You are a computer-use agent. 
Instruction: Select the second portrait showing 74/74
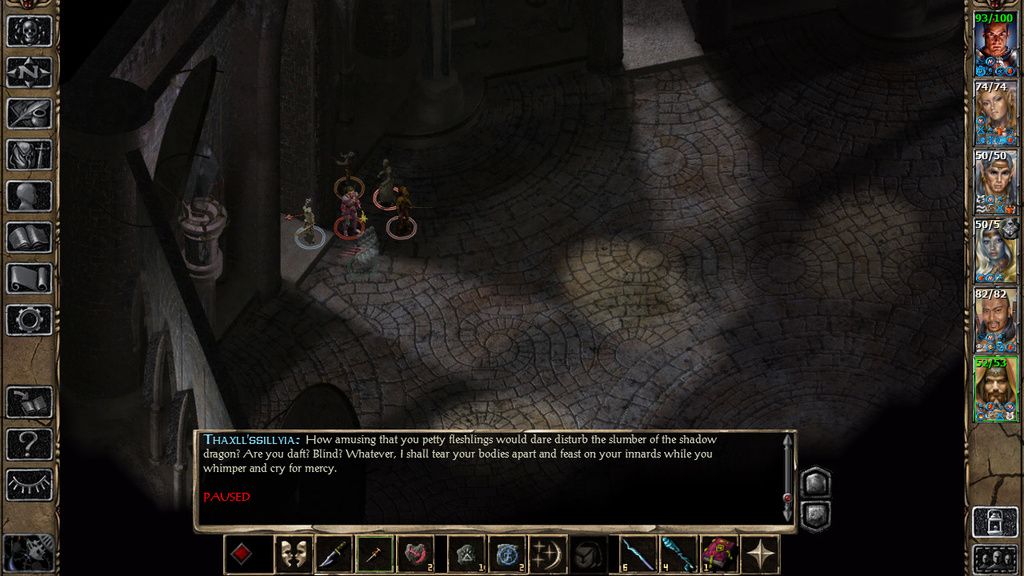[995, 112]
